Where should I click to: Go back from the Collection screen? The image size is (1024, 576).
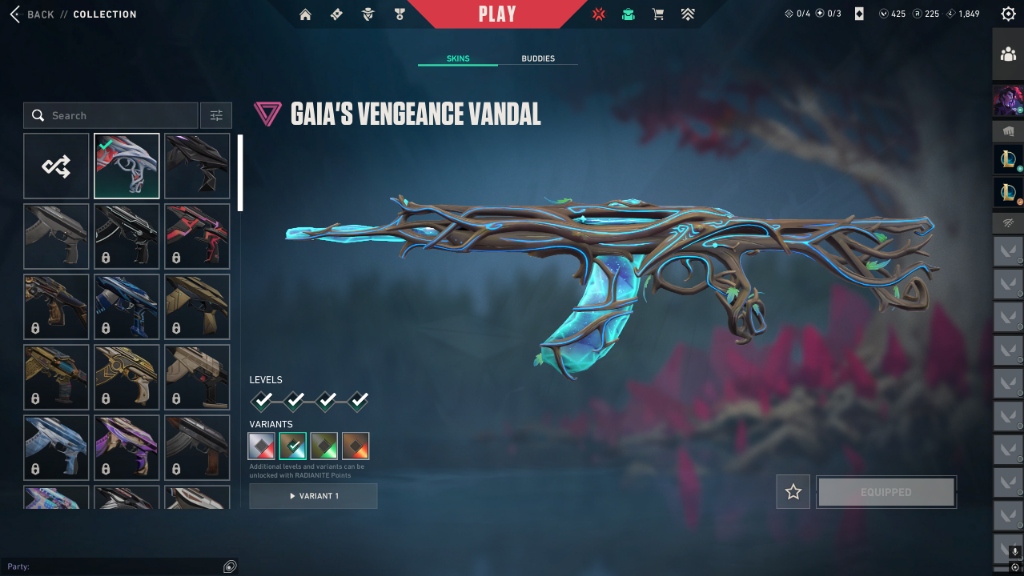[32, 14]
